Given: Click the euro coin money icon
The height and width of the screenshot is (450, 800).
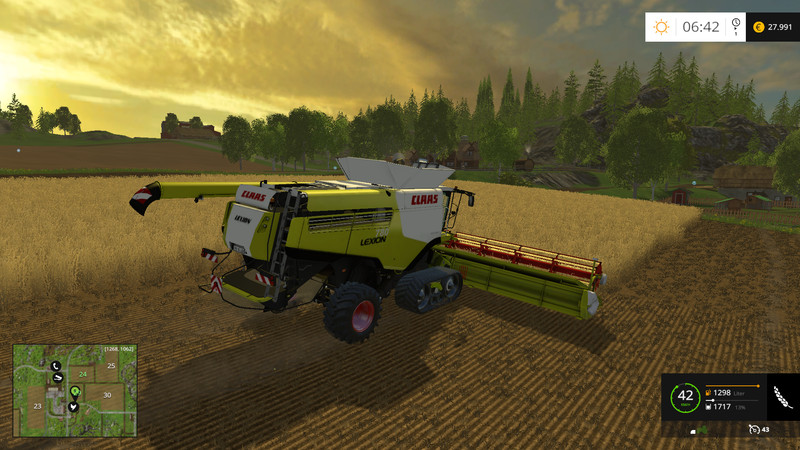Looking at the screenshot, I should click(x=759, y=27).
